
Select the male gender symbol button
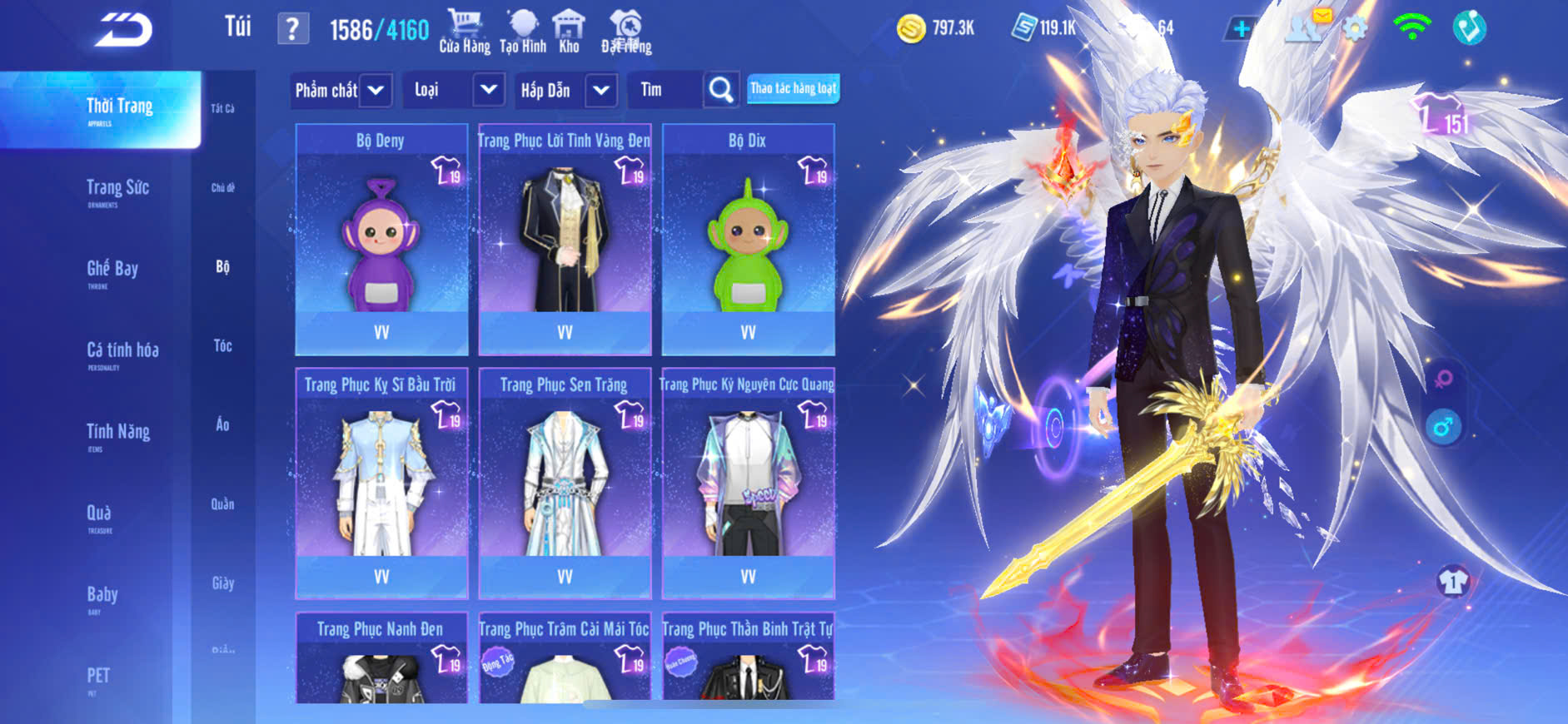[1443, 428]
